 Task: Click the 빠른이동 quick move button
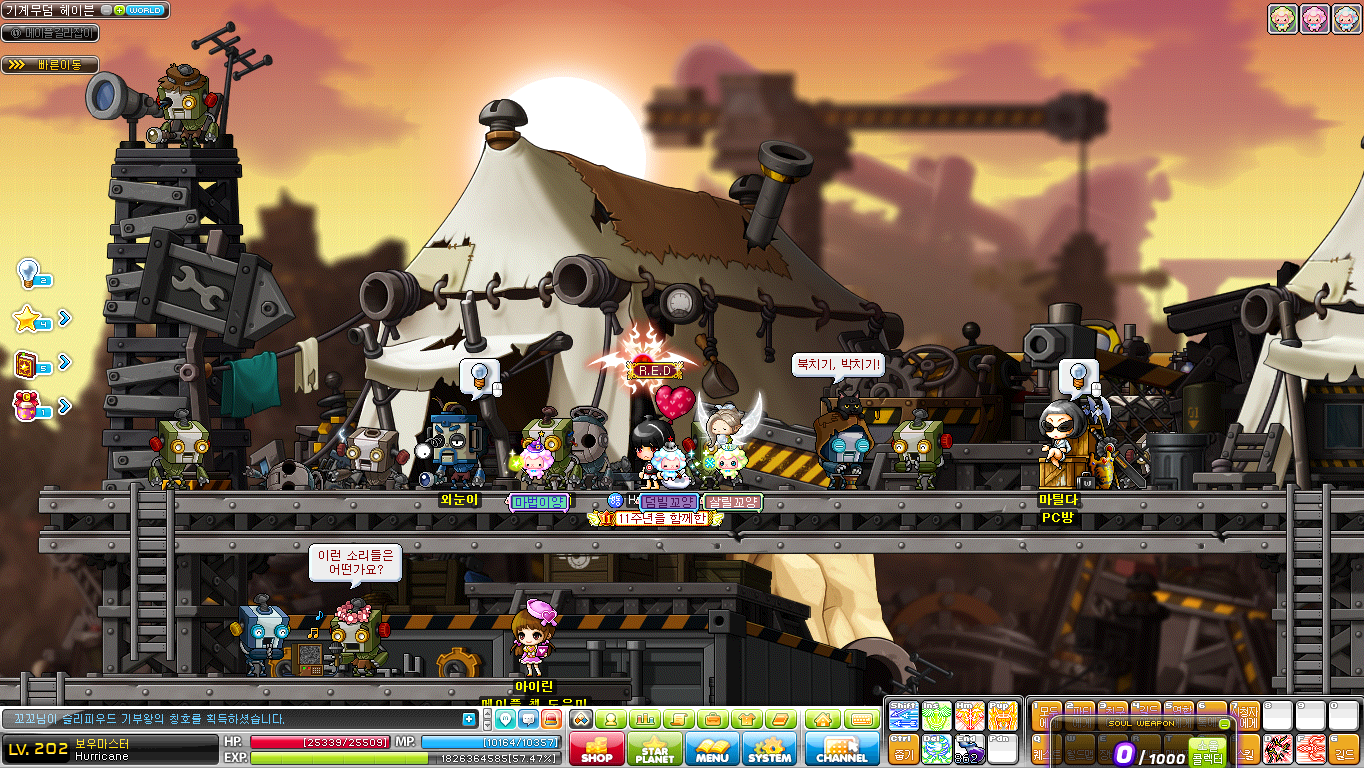(x=50, y=65)
